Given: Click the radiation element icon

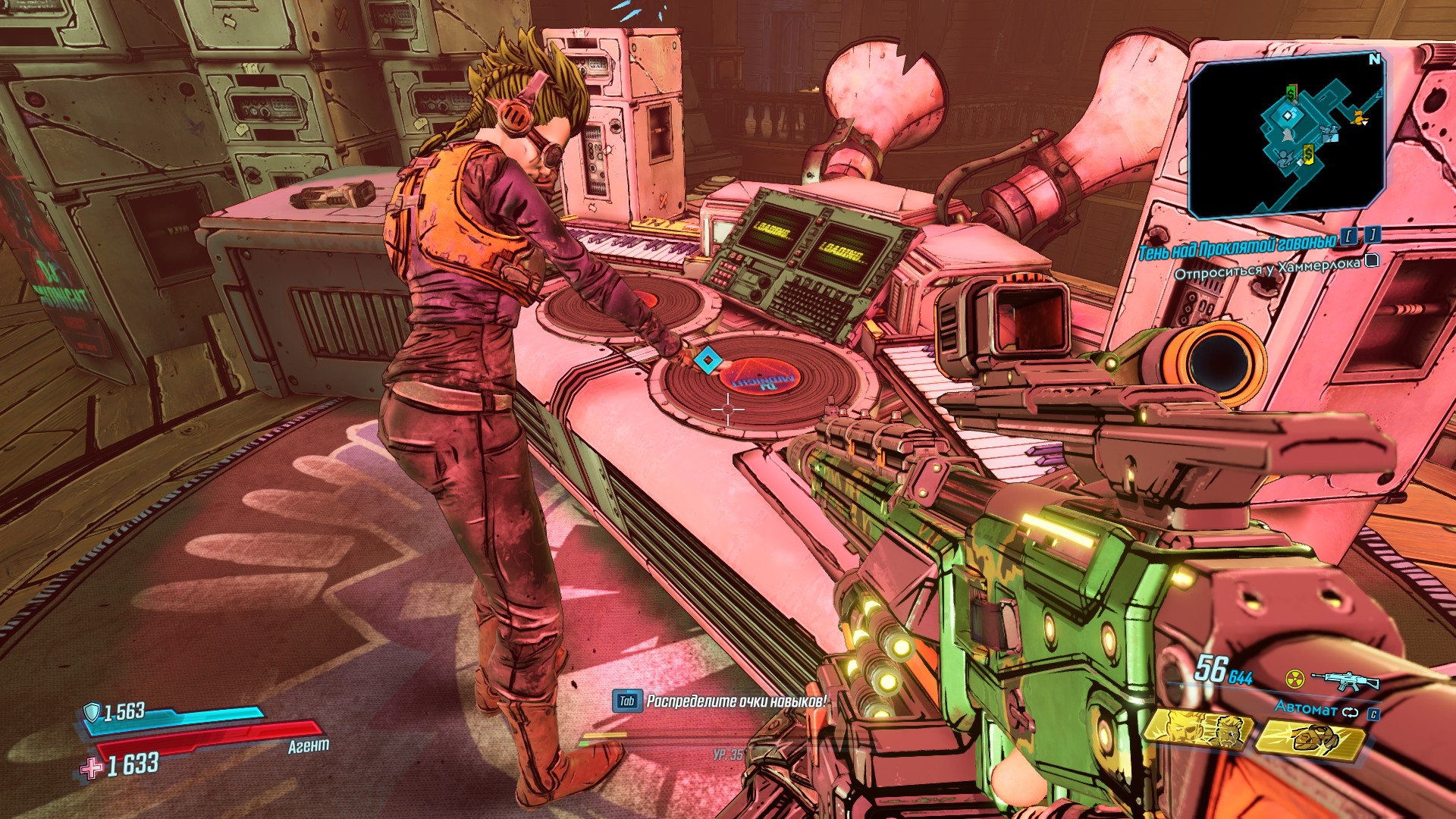Looking at the screenshot, I should (x=1294, y=677).
